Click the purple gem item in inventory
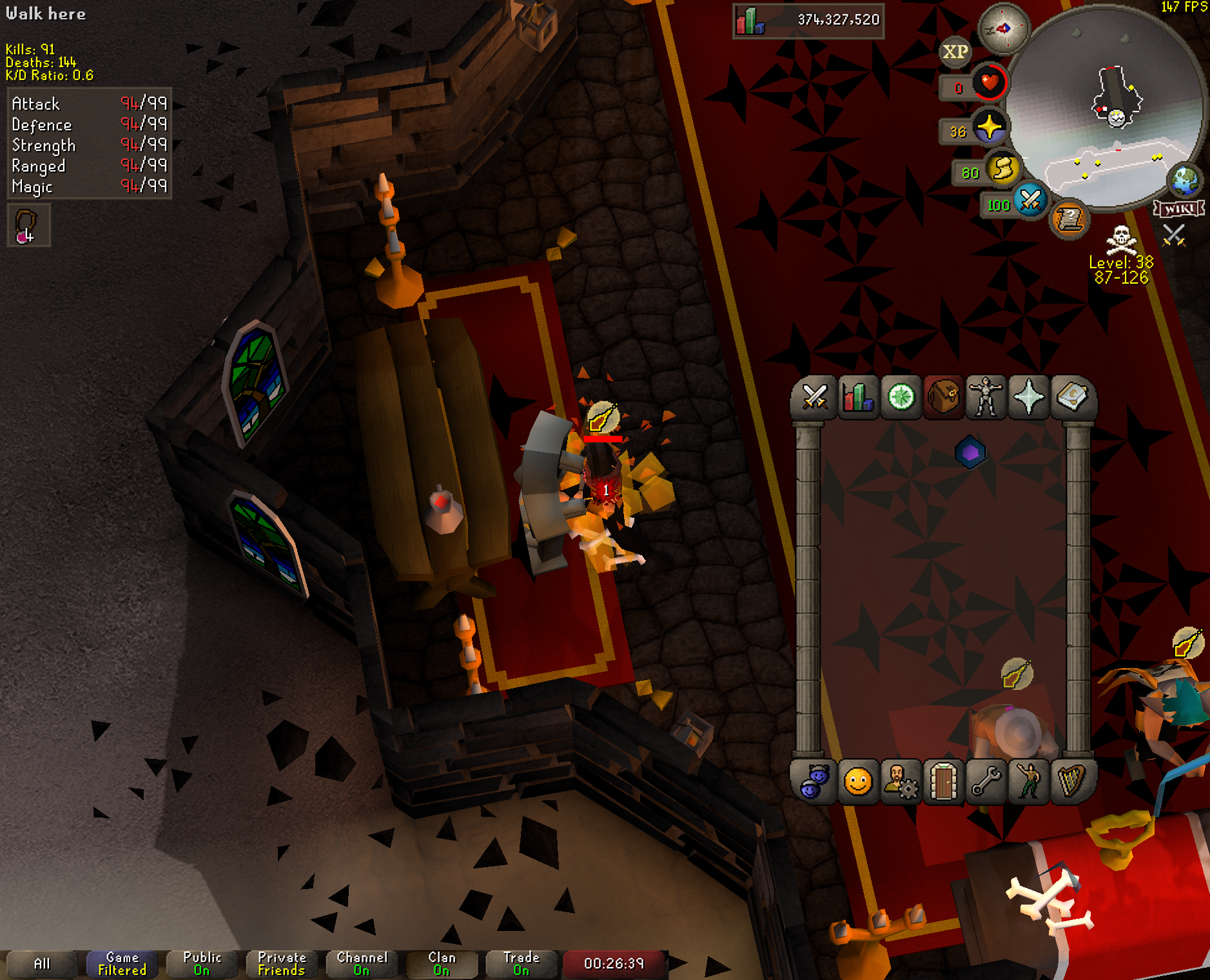Image resolution: width=1210 pixels, height=980 pixels. click(970, 453)
